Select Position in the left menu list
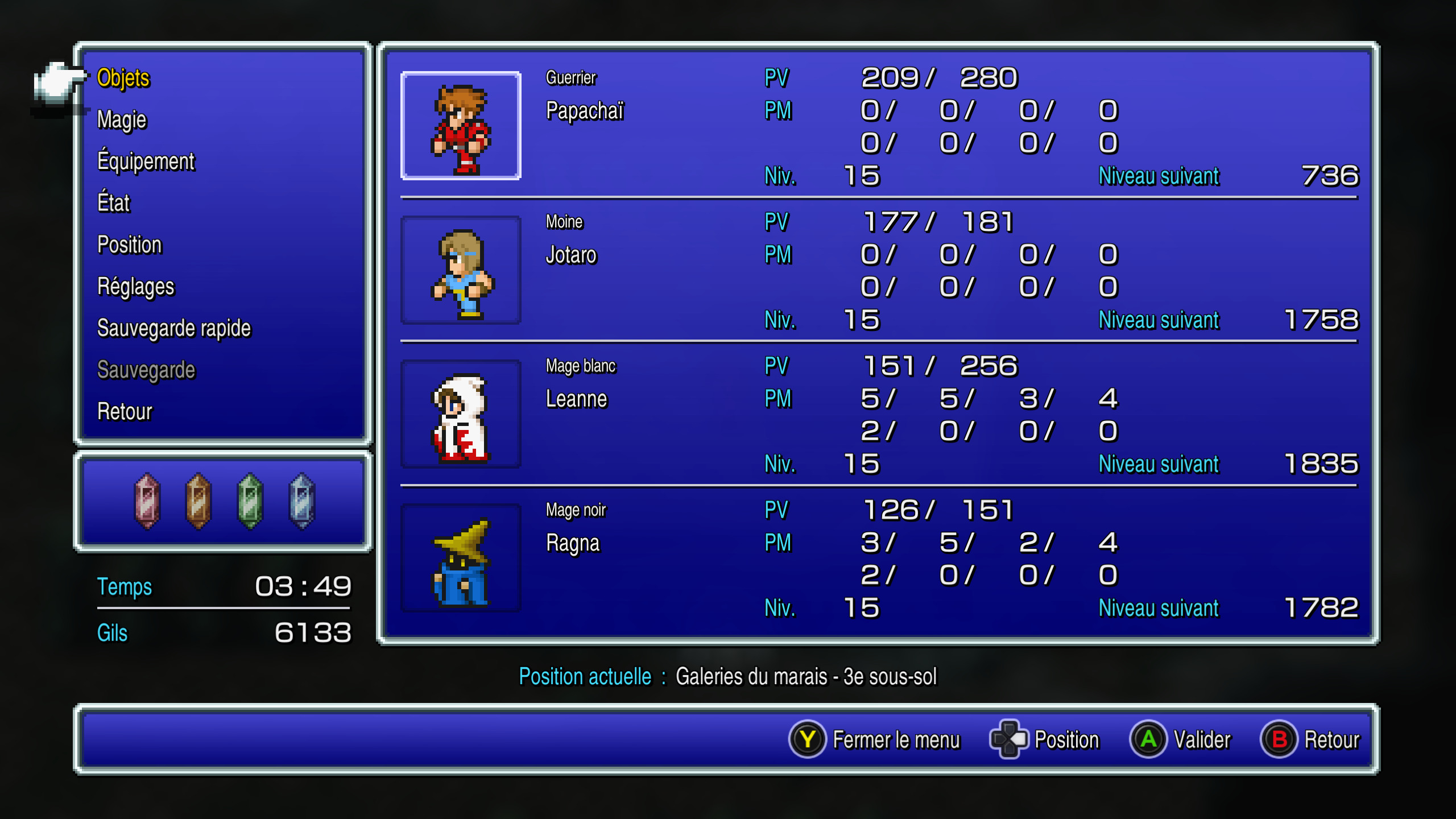Image resolution: width=1456 pixels, height=819 pixels. (x=130, y=245)
